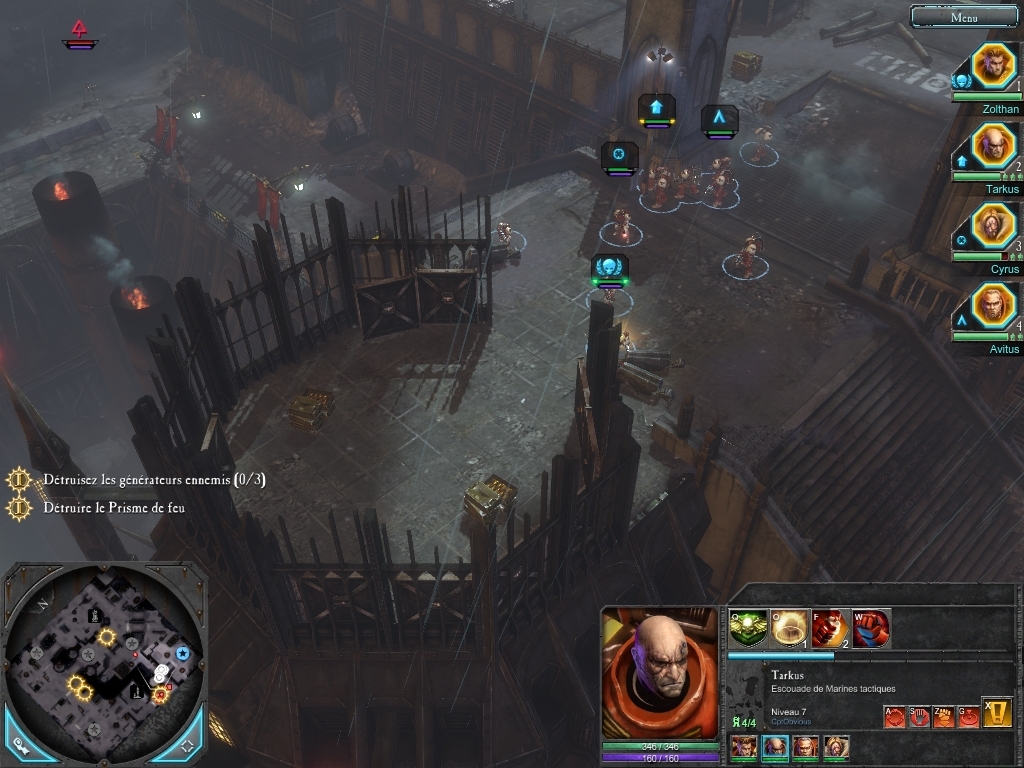Click the 'Détruire le Prisme de feu' objective

pyautogui.click(x=113, y=508)
